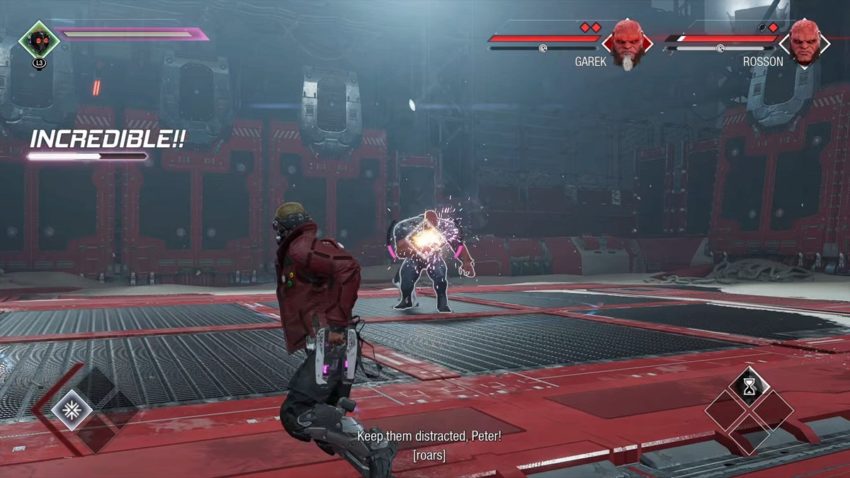Click Garek's boss portrait
The image size is (850, 478).
click(627, 40)
